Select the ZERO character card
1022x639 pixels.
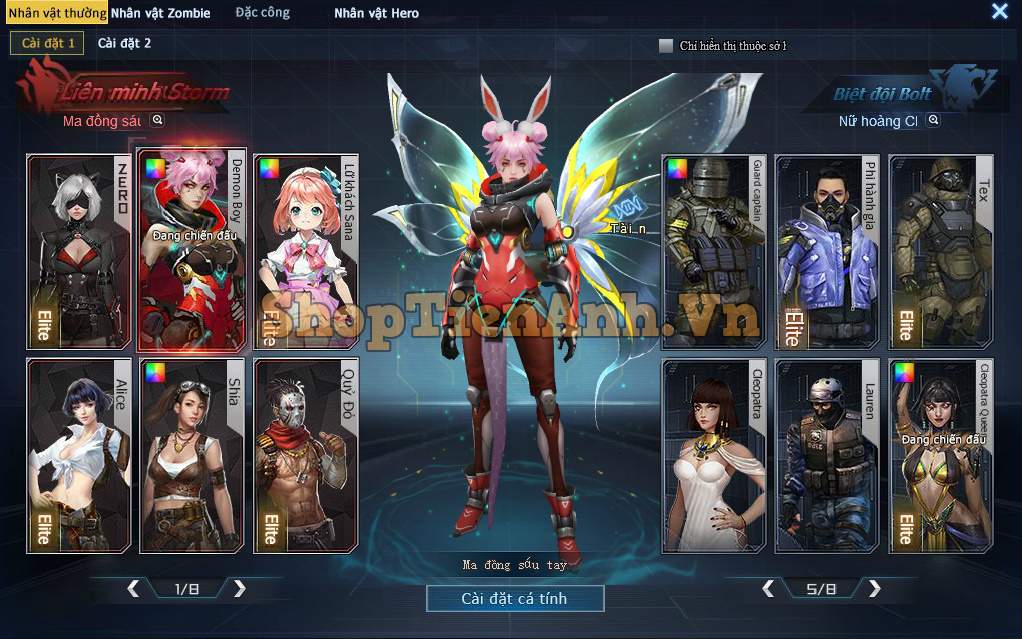79,252
